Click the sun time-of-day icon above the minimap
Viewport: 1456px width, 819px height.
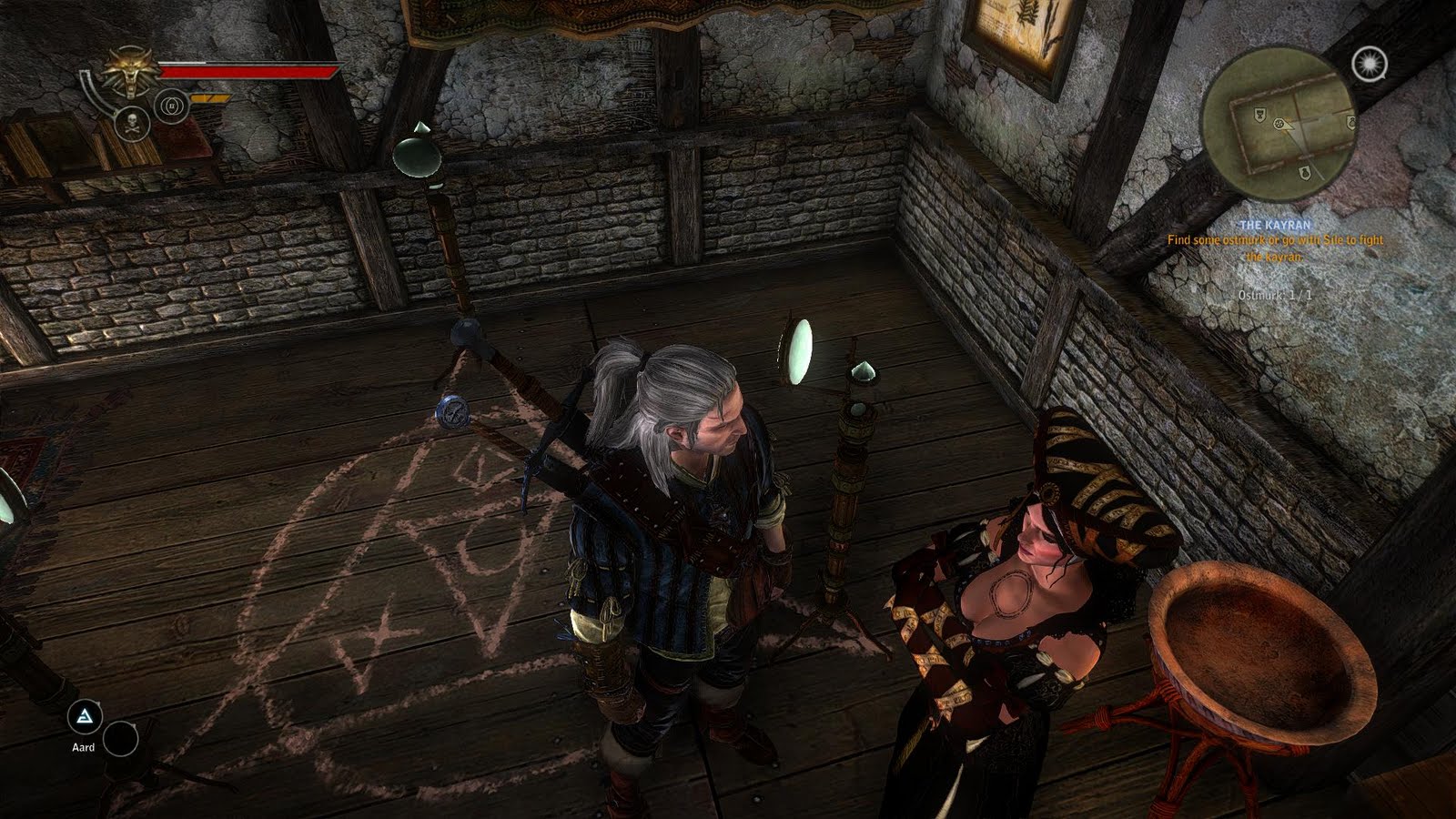1368,65
